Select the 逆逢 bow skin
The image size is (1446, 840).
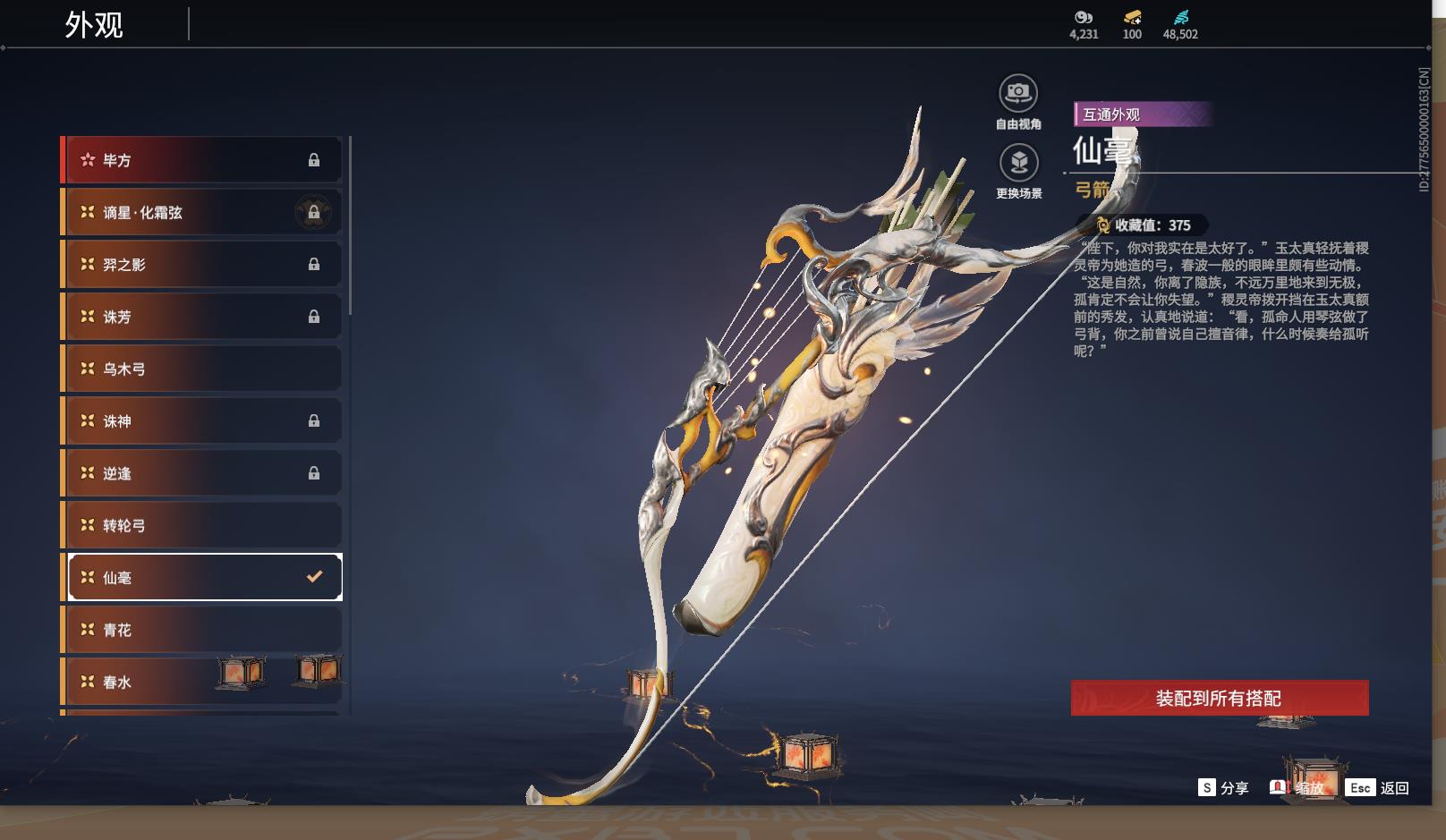(x=201, y=473)
